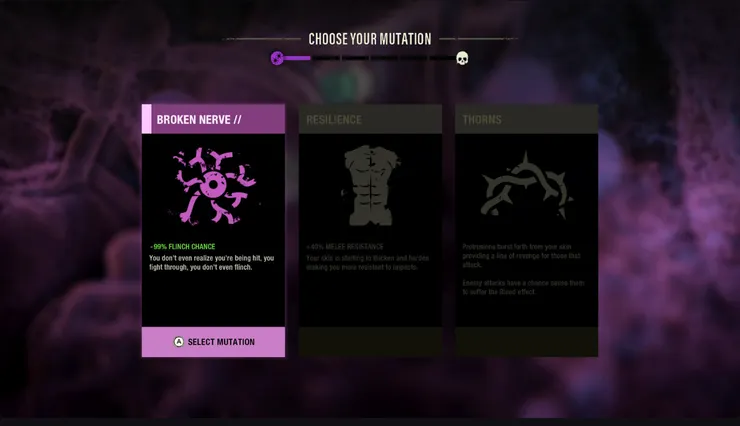
Task: Confirm with the Select Mutation button
Action: 213,342
